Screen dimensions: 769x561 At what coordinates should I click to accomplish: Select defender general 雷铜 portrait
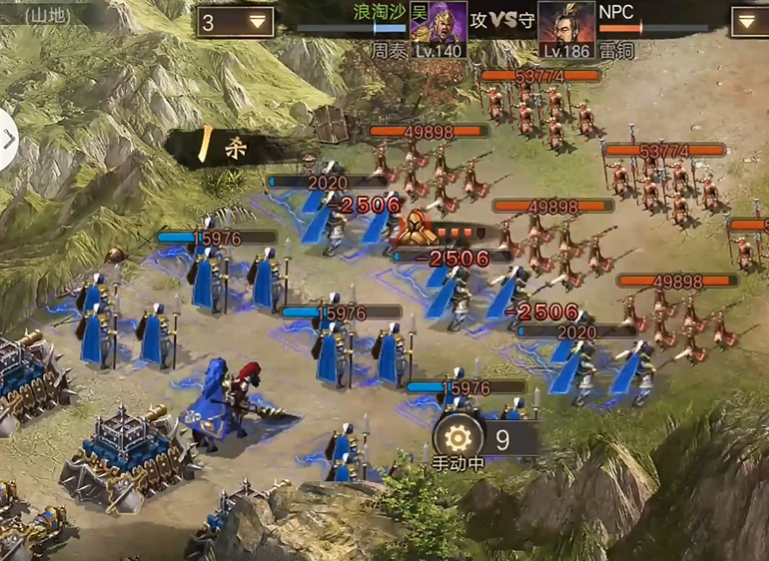(x=566, y=23)
